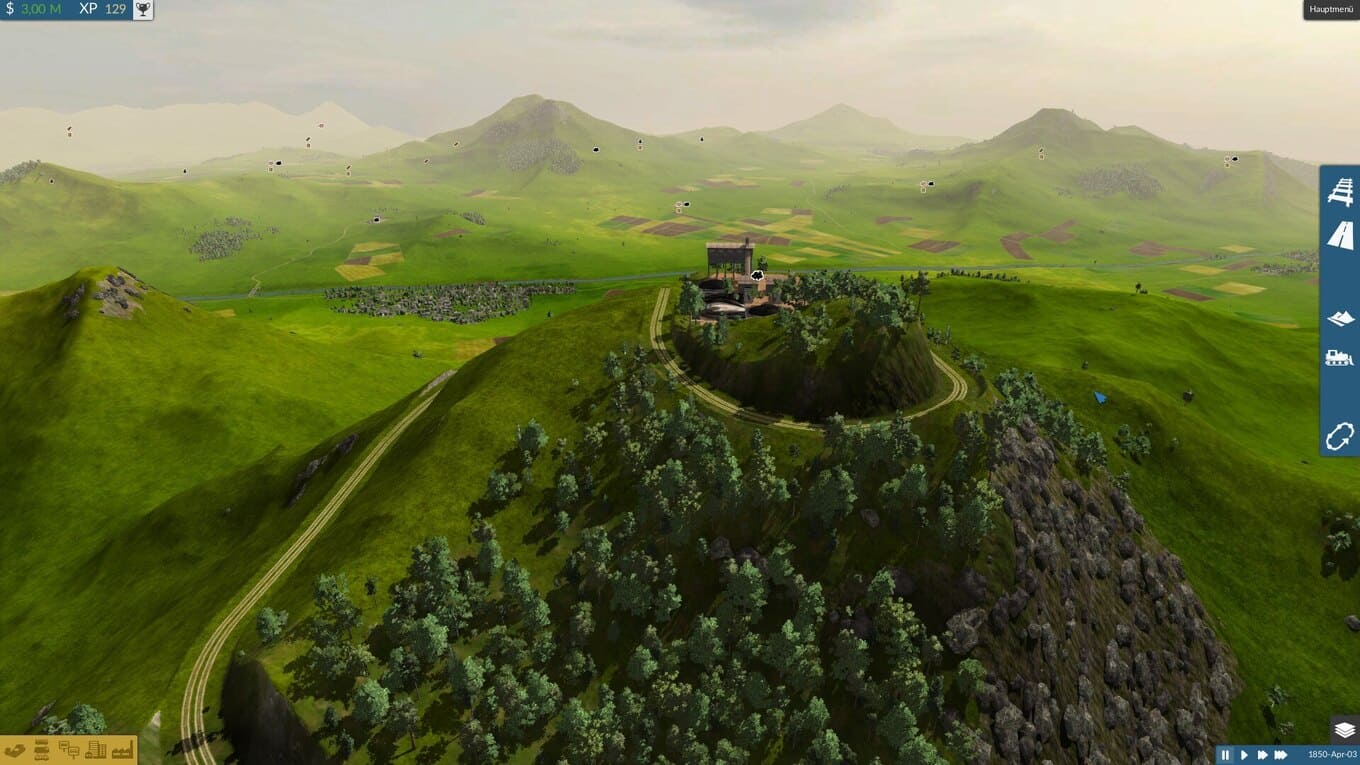Open the line management loop icon

[1340, 436]
